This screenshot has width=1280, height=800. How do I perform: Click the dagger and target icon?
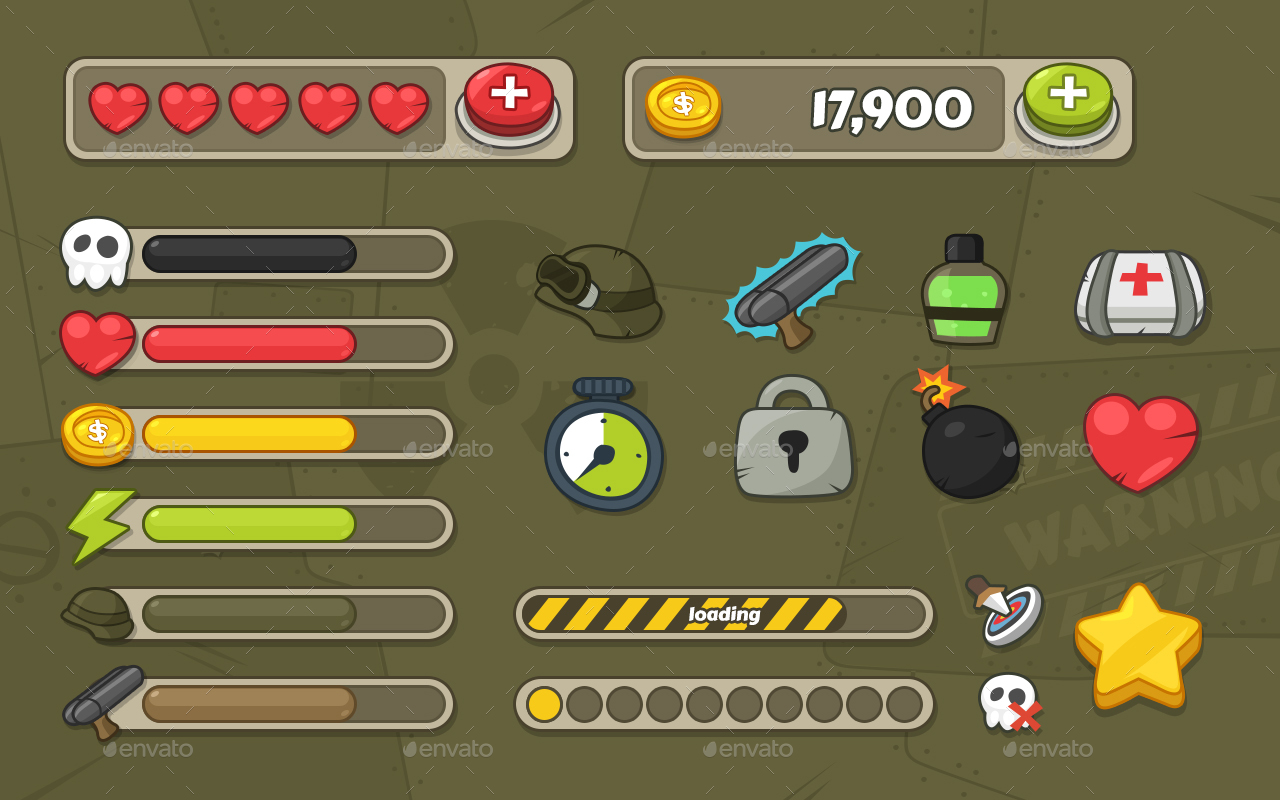point(1005,610)
